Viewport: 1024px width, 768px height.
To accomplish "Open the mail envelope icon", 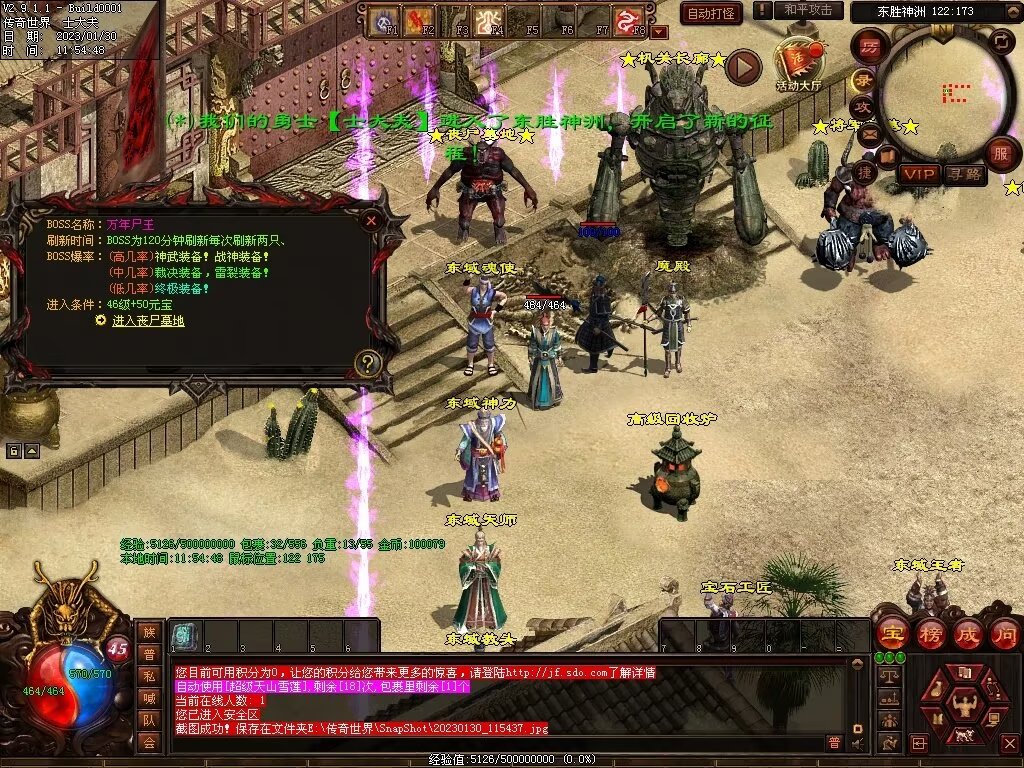I will point(868,133).
